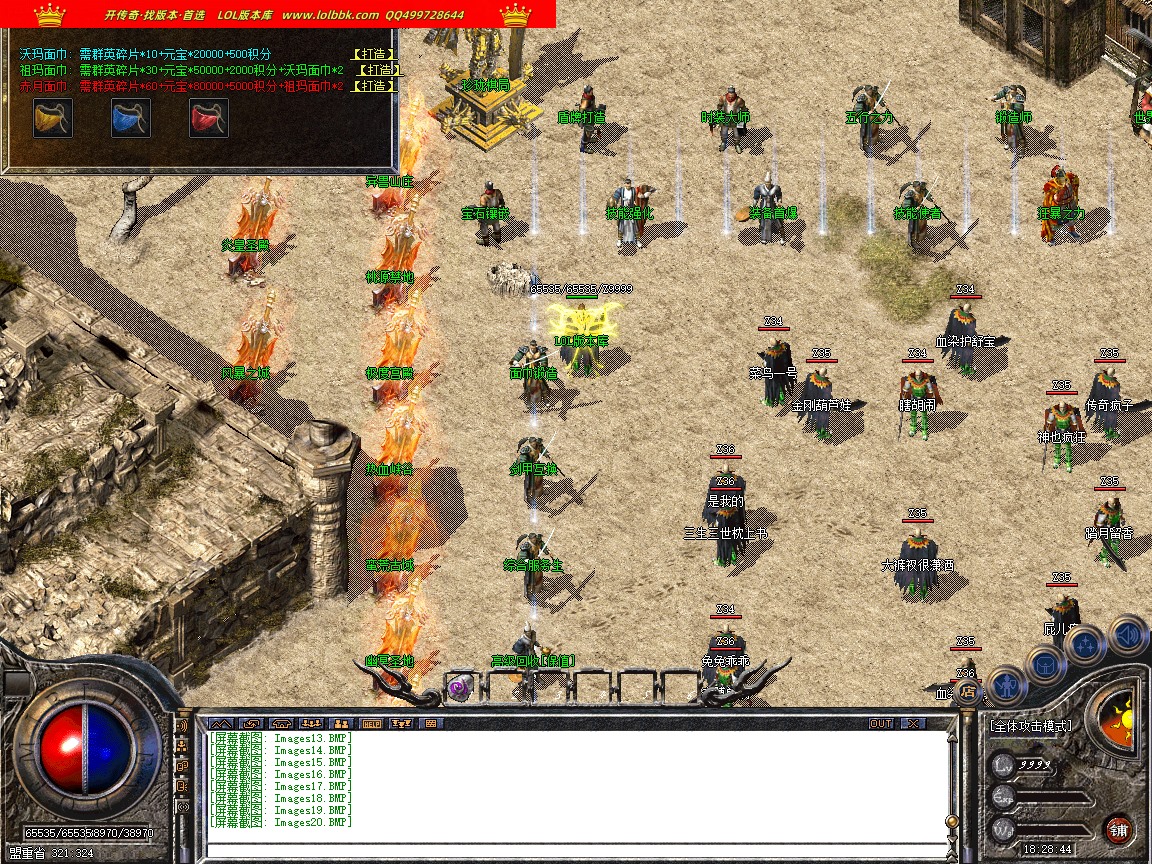The image size is (1152, 864).
Task: Switch the 全体攻击模式 attack mode label
Action: coord(1030,726)
